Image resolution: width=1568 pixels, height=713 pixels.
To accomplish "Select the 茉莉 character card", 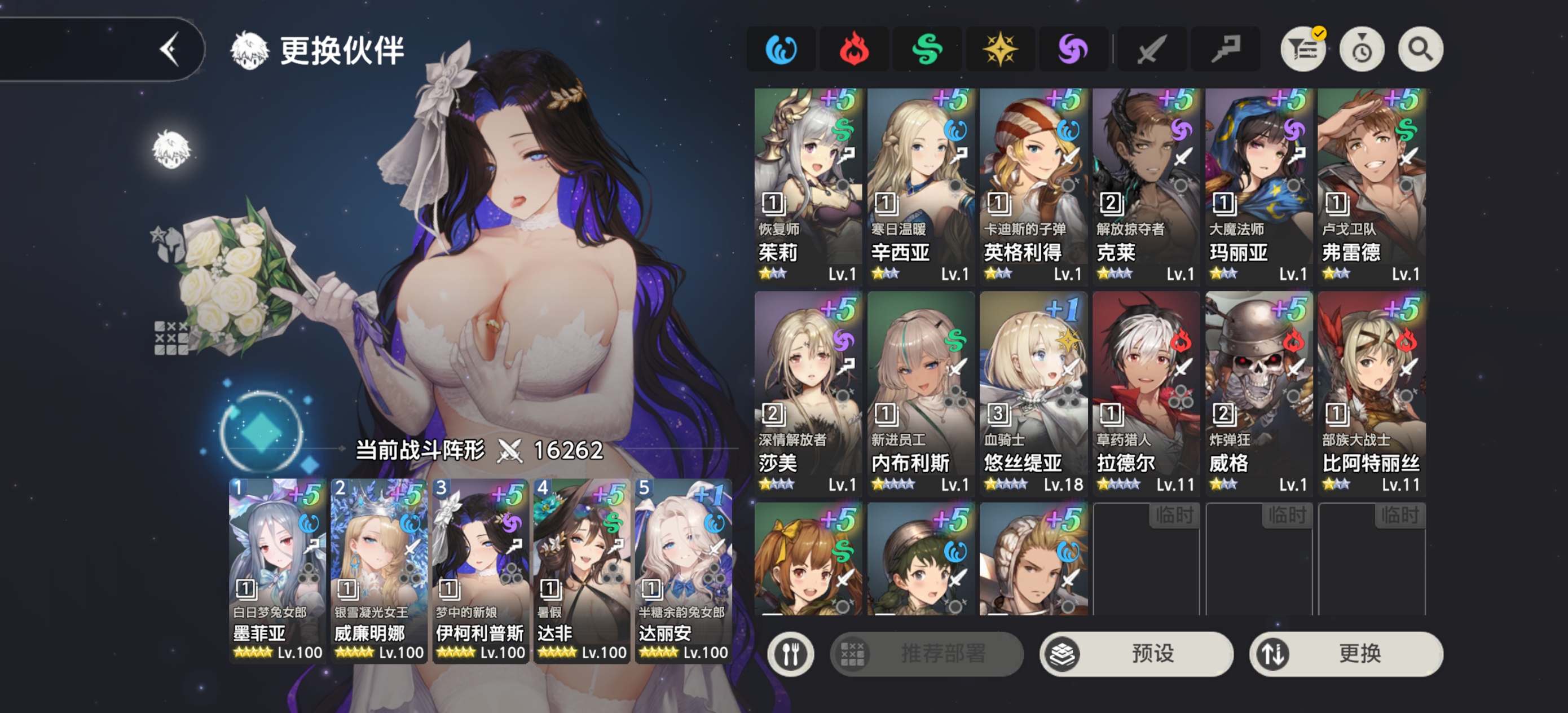I will click(x=808, y=186).
